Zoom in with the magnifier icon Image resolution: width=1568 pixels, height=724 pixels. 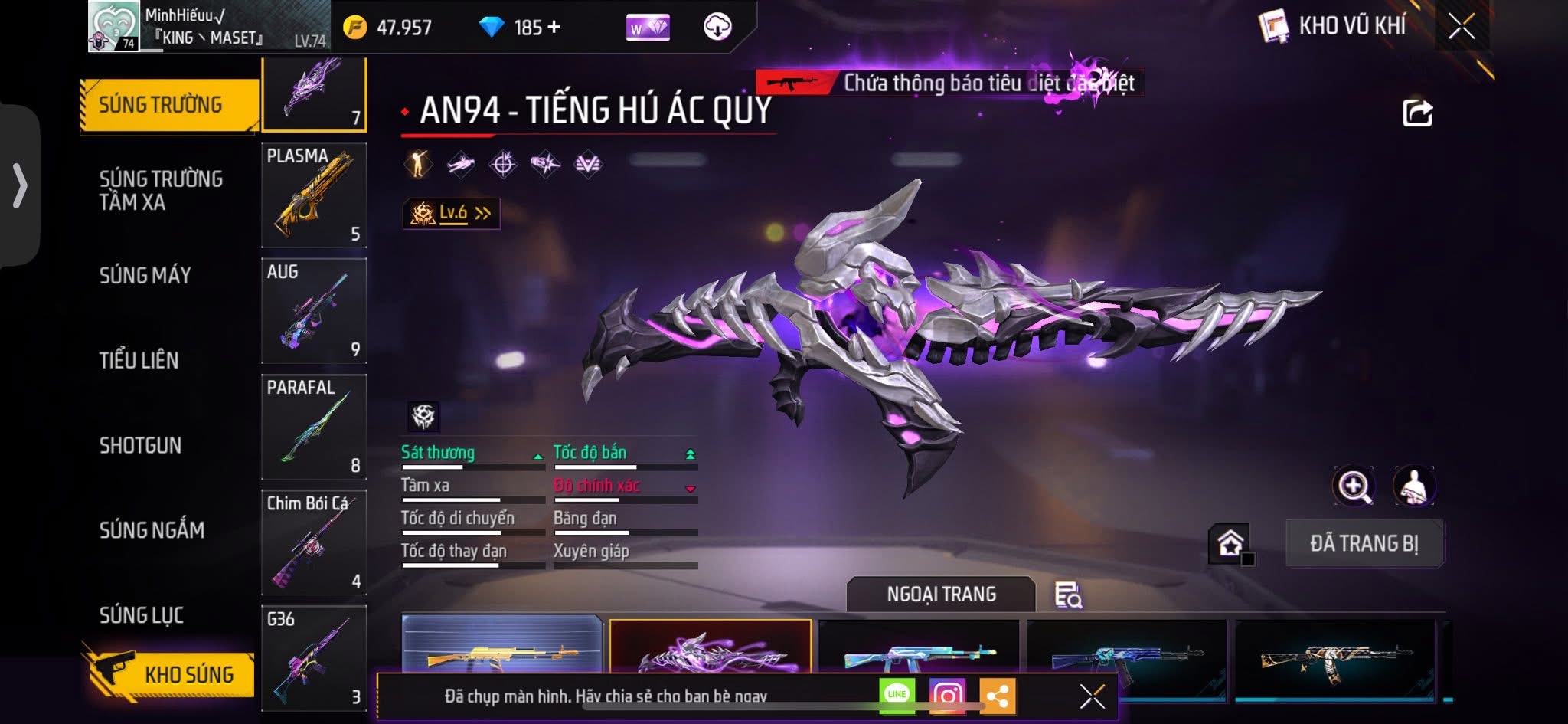click(x=1354, y=486)
